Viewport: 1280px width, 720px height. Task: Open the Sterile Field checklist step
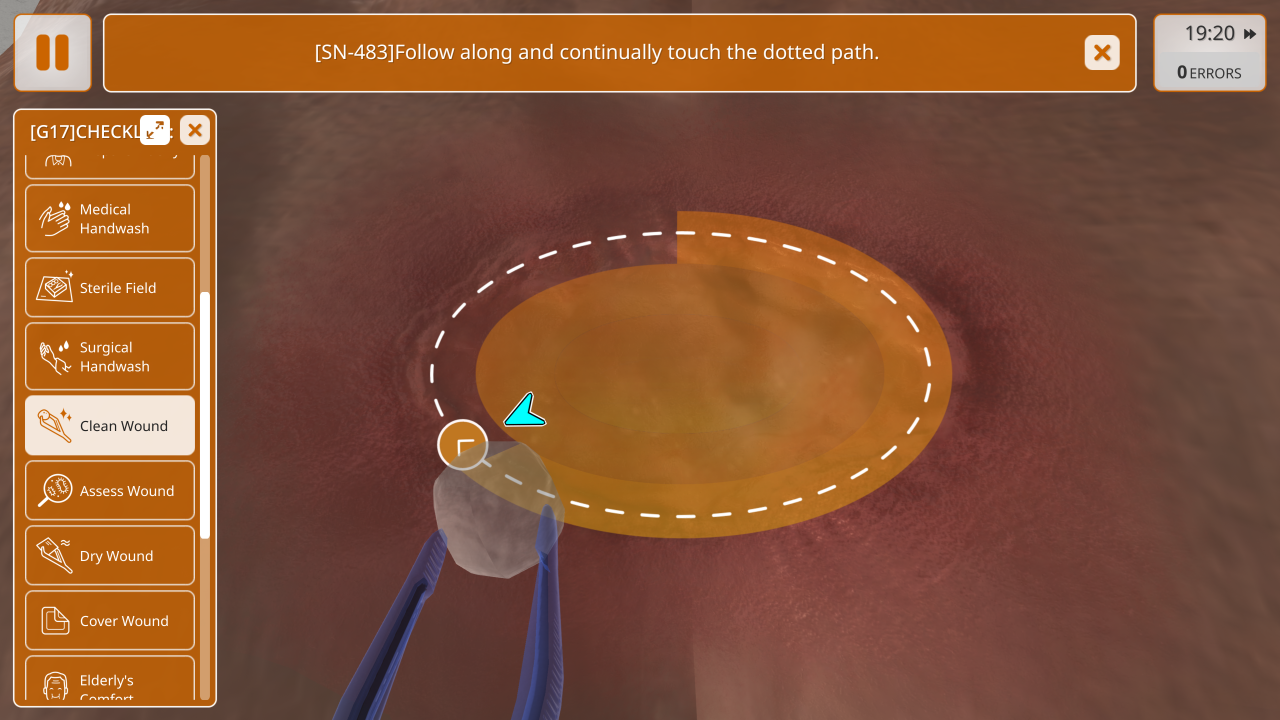tap(110, 288)
